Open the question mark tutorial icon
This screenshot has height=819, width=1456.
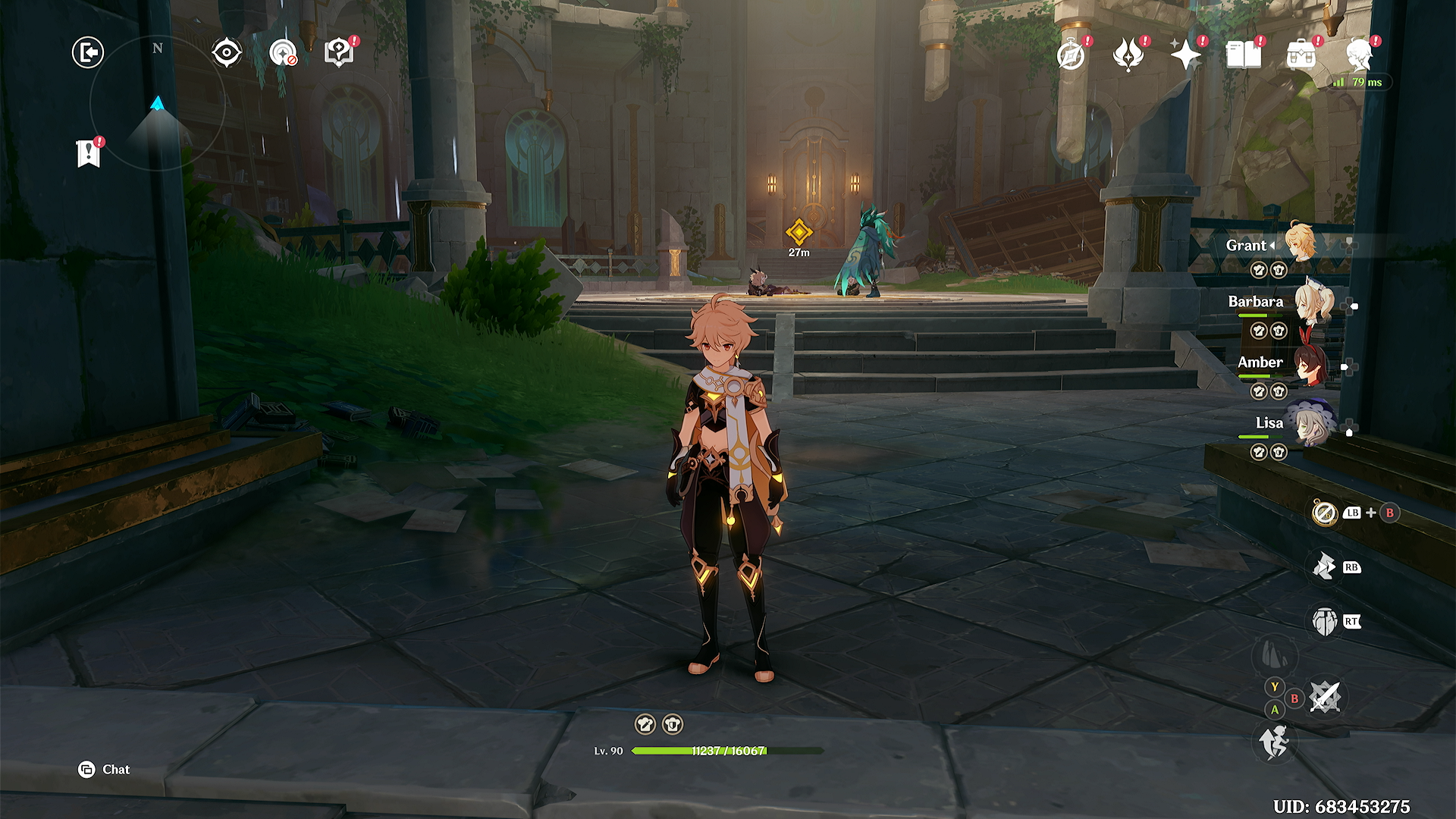tap(338, 53)
